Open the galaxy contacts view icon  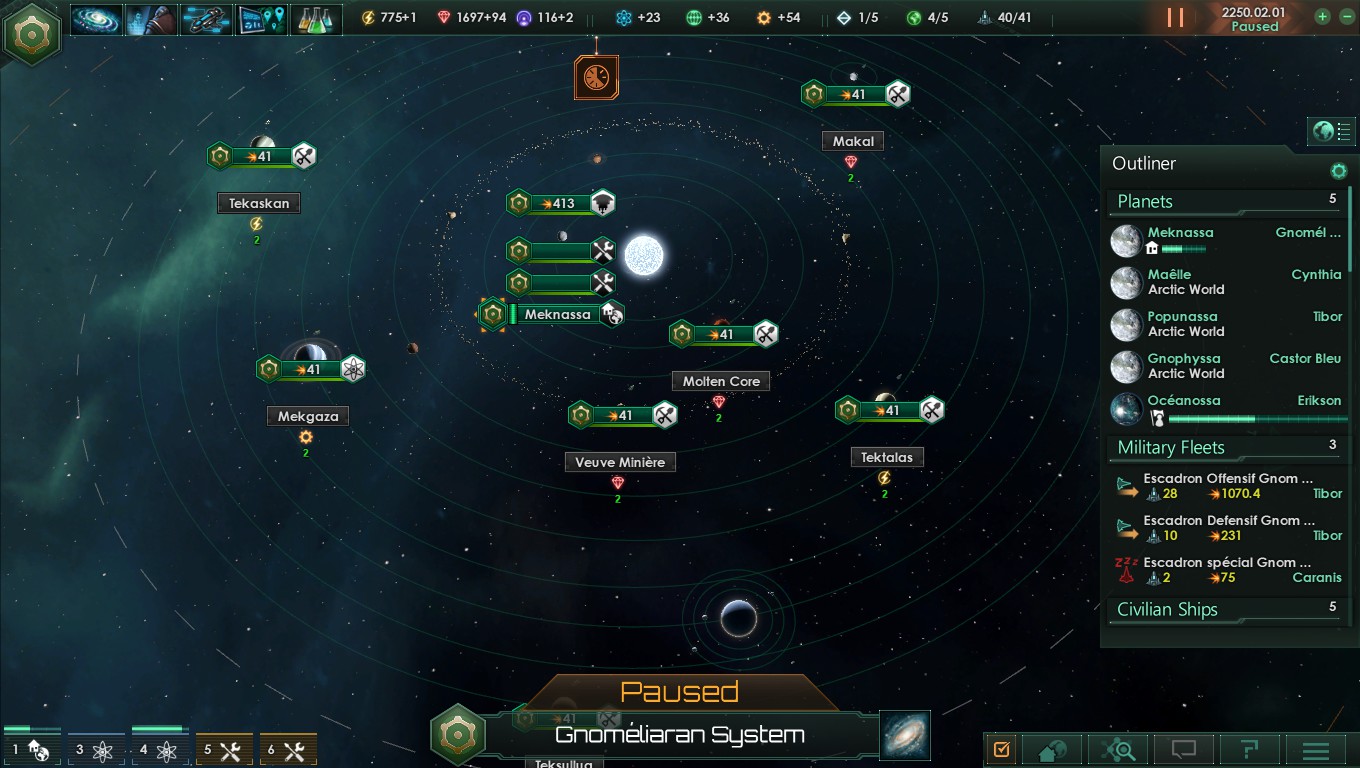coord(97,18)
